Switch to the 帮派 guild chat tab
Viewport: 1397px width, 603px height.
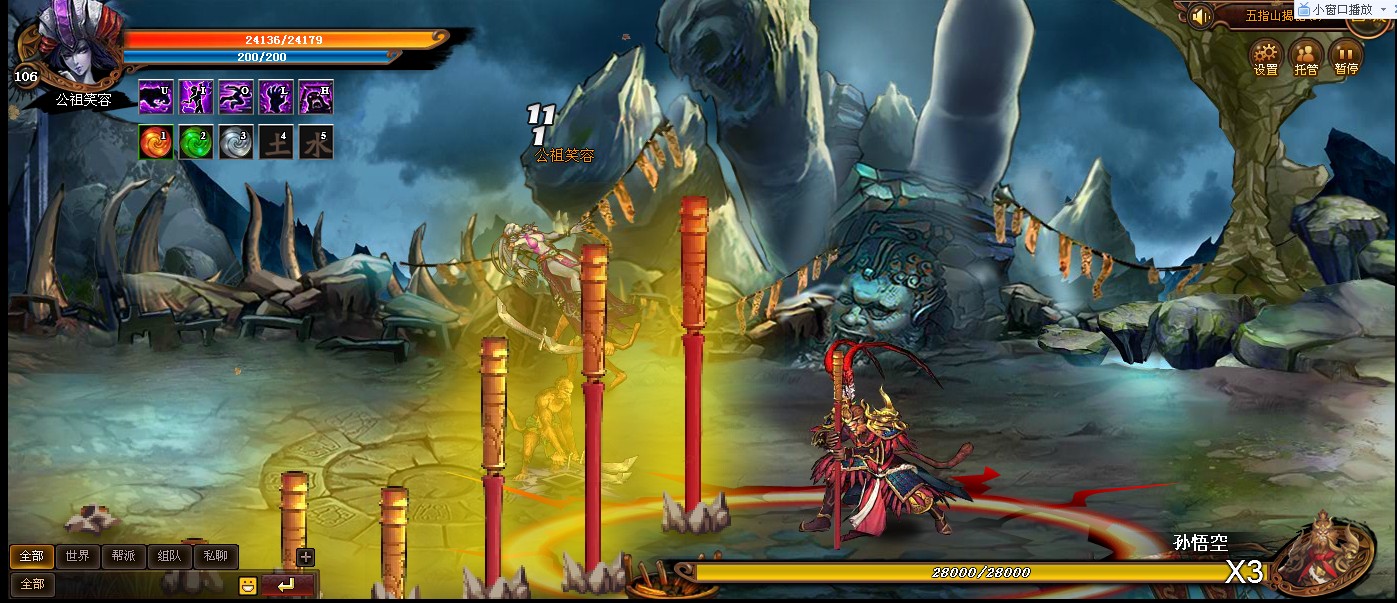click(x=123, y=557)
